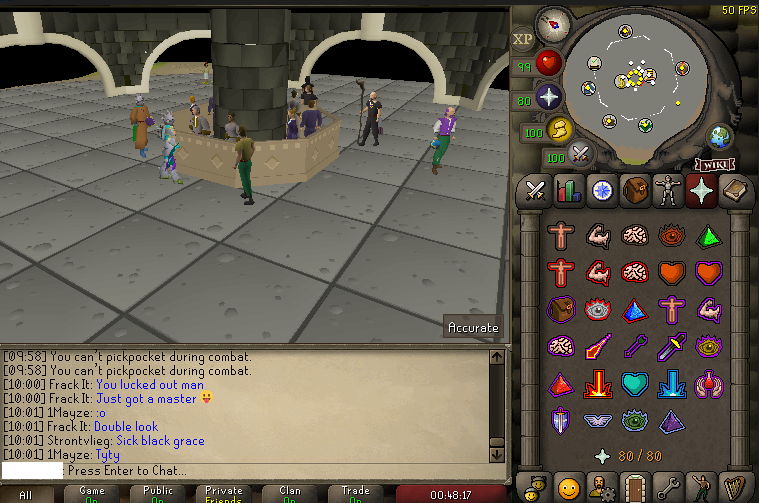The height and width of the screenshot is (503, 759).
Task: Select the Trade chat filter tab
Action: tap(355, 494)
